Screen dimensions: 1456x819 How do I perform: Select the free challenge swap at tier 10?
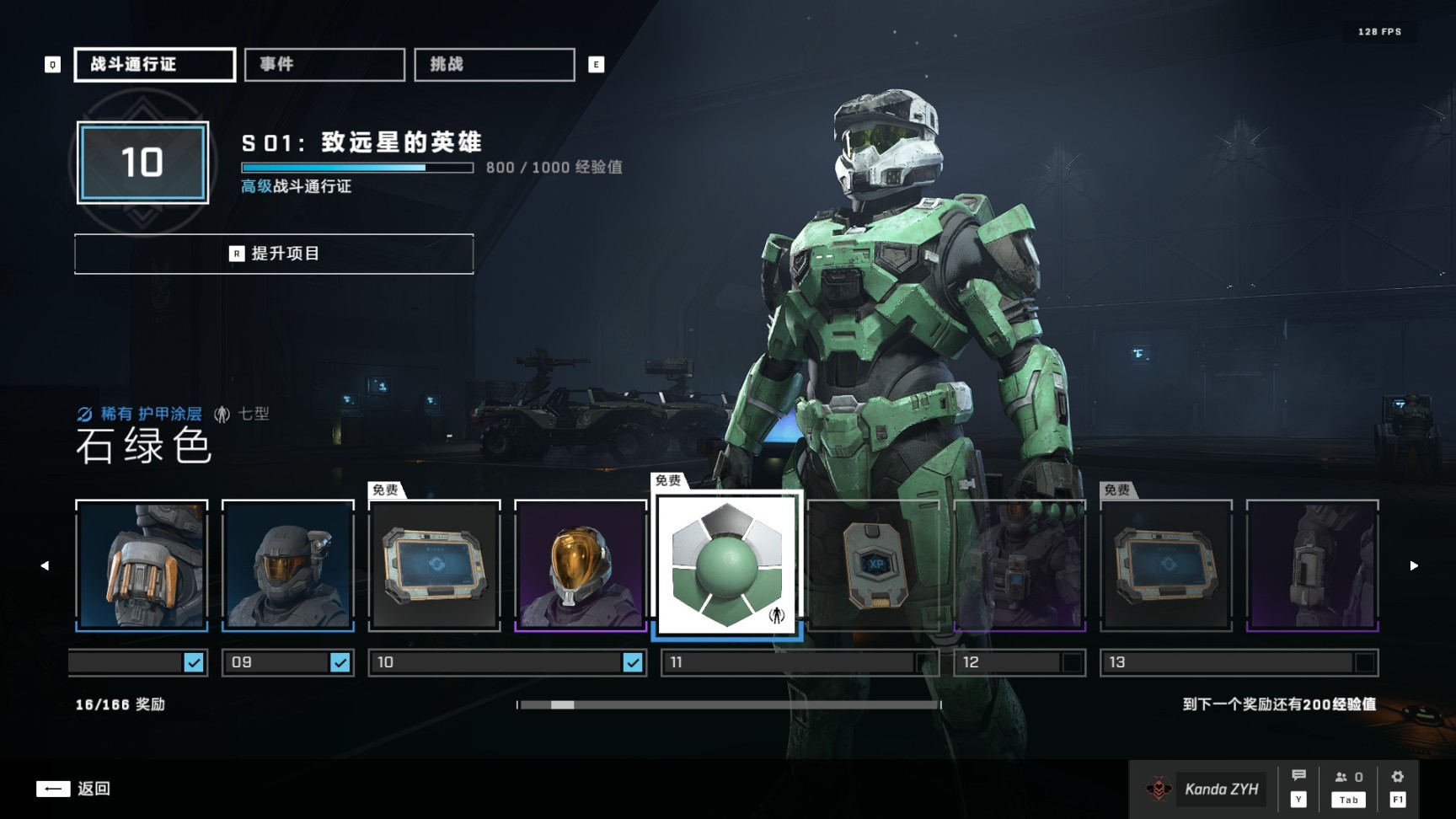tap(435, 565)
